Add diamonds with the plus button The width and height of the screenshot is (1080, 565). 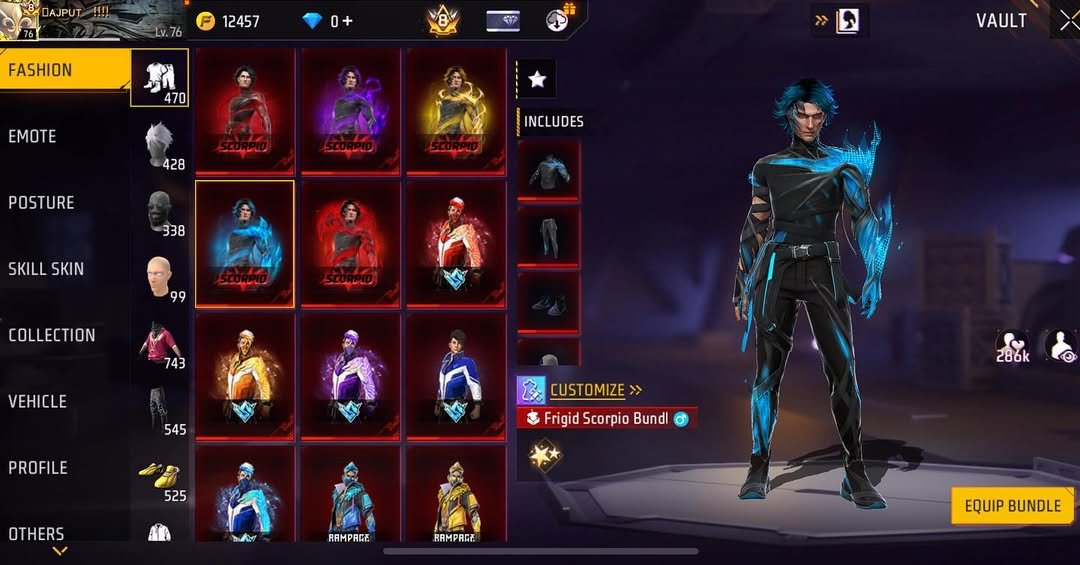coord(347,21)
